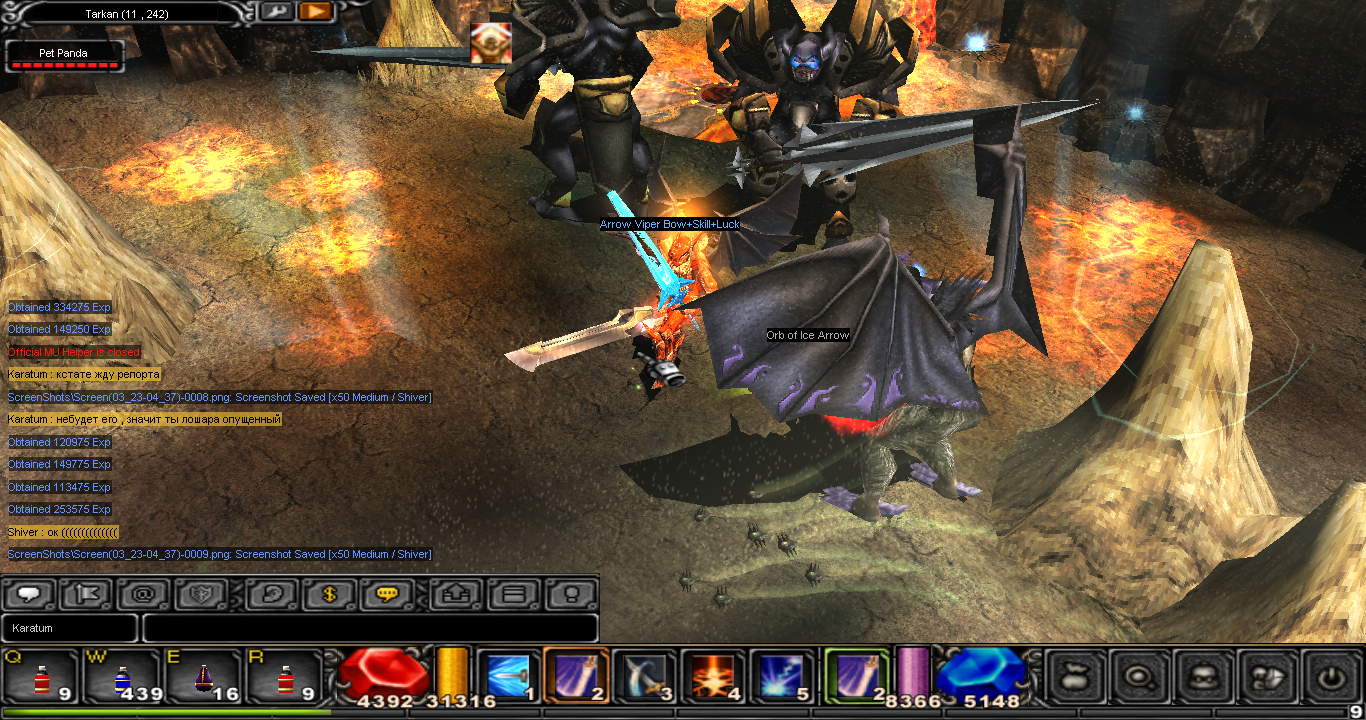The height and width of the screenshot is (720, 1366).
Task: Click the whisper name field showing Karatum
Action: (69, 628)
